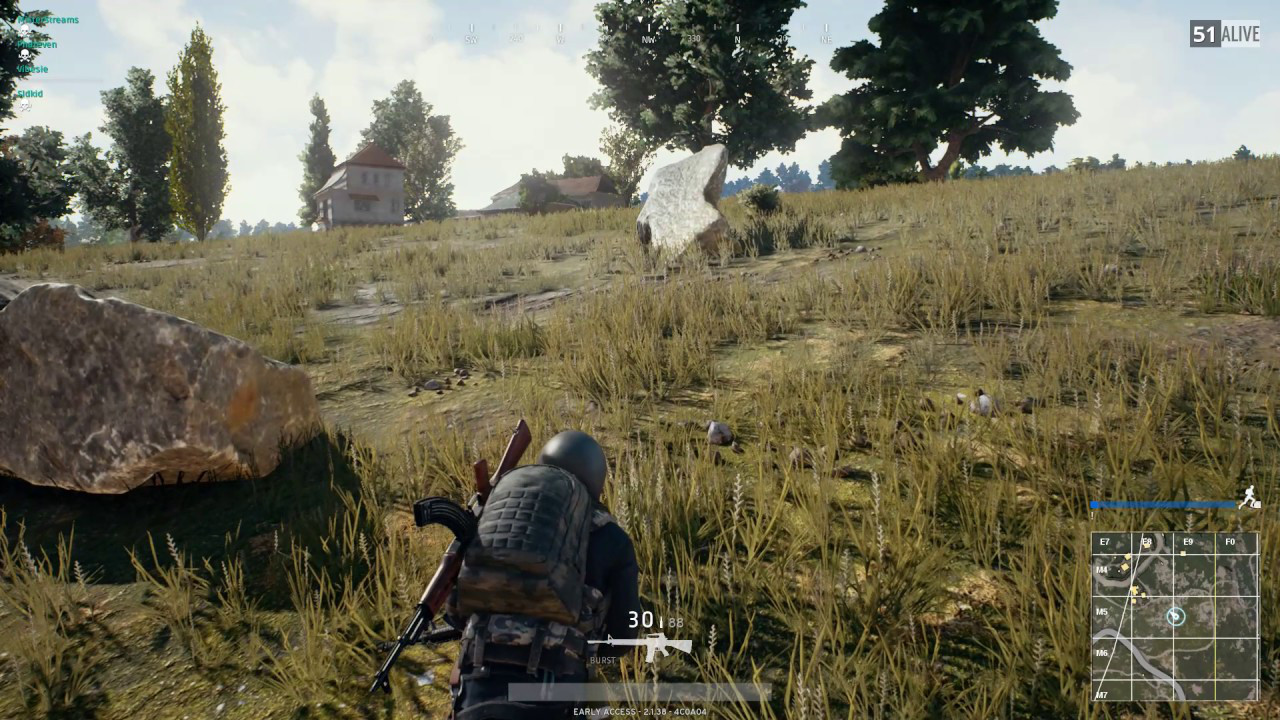The width and height of the screenshot is (1280, 720).
Task: Select the E8 grid label on the minimap
Action: [x=1147, y=540]
